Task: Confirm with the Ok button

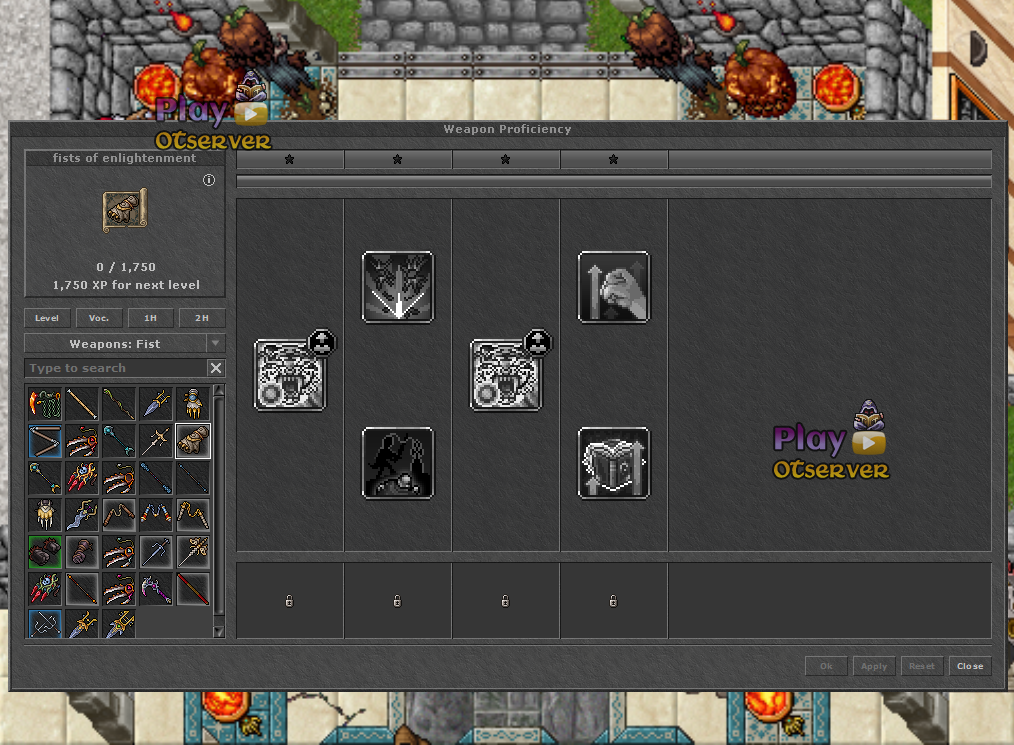Action: point(826,666)
